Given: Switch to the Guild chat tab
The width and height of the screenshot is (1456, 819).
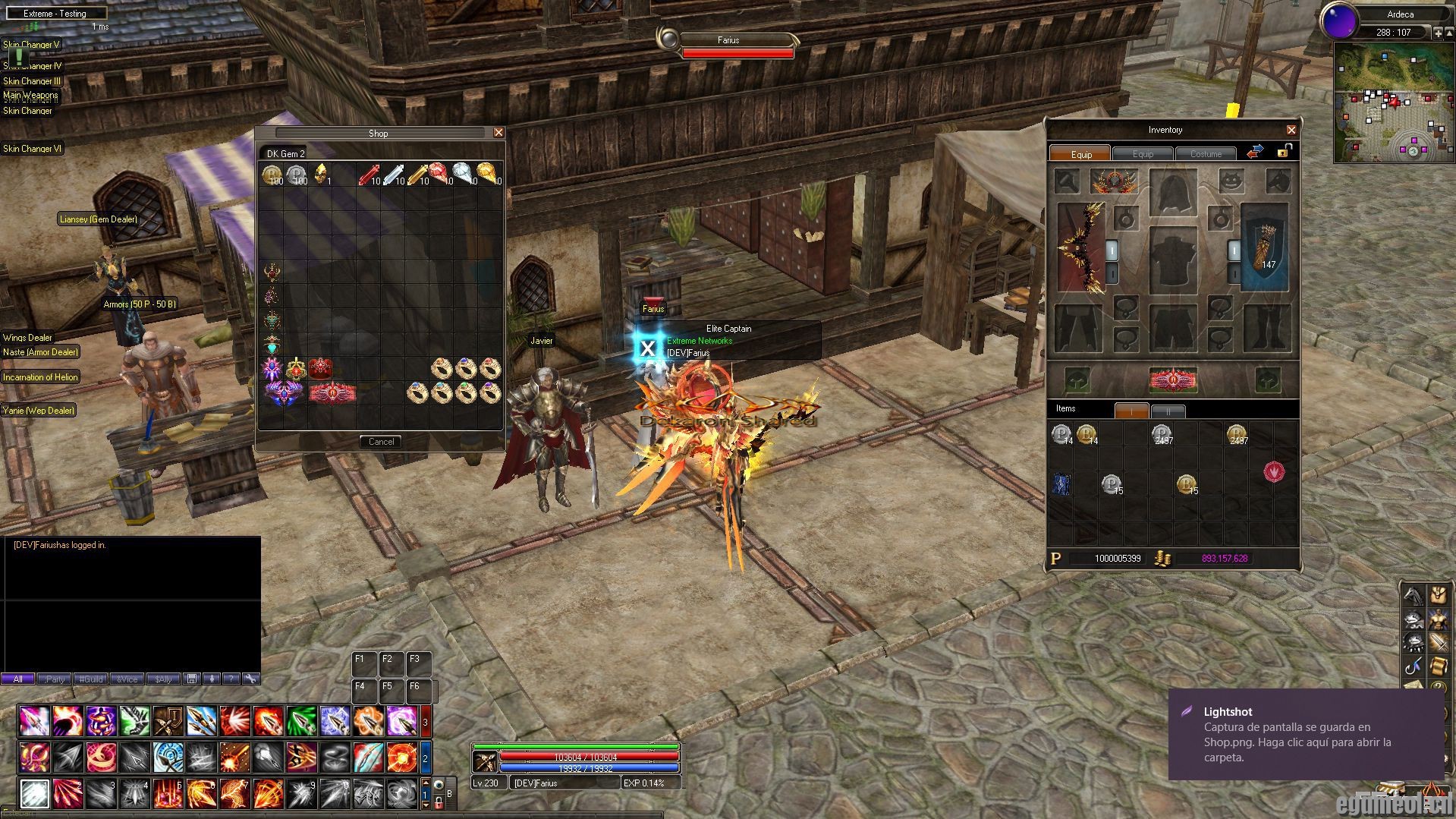Looking at the screenshot, I should point(90,679).
